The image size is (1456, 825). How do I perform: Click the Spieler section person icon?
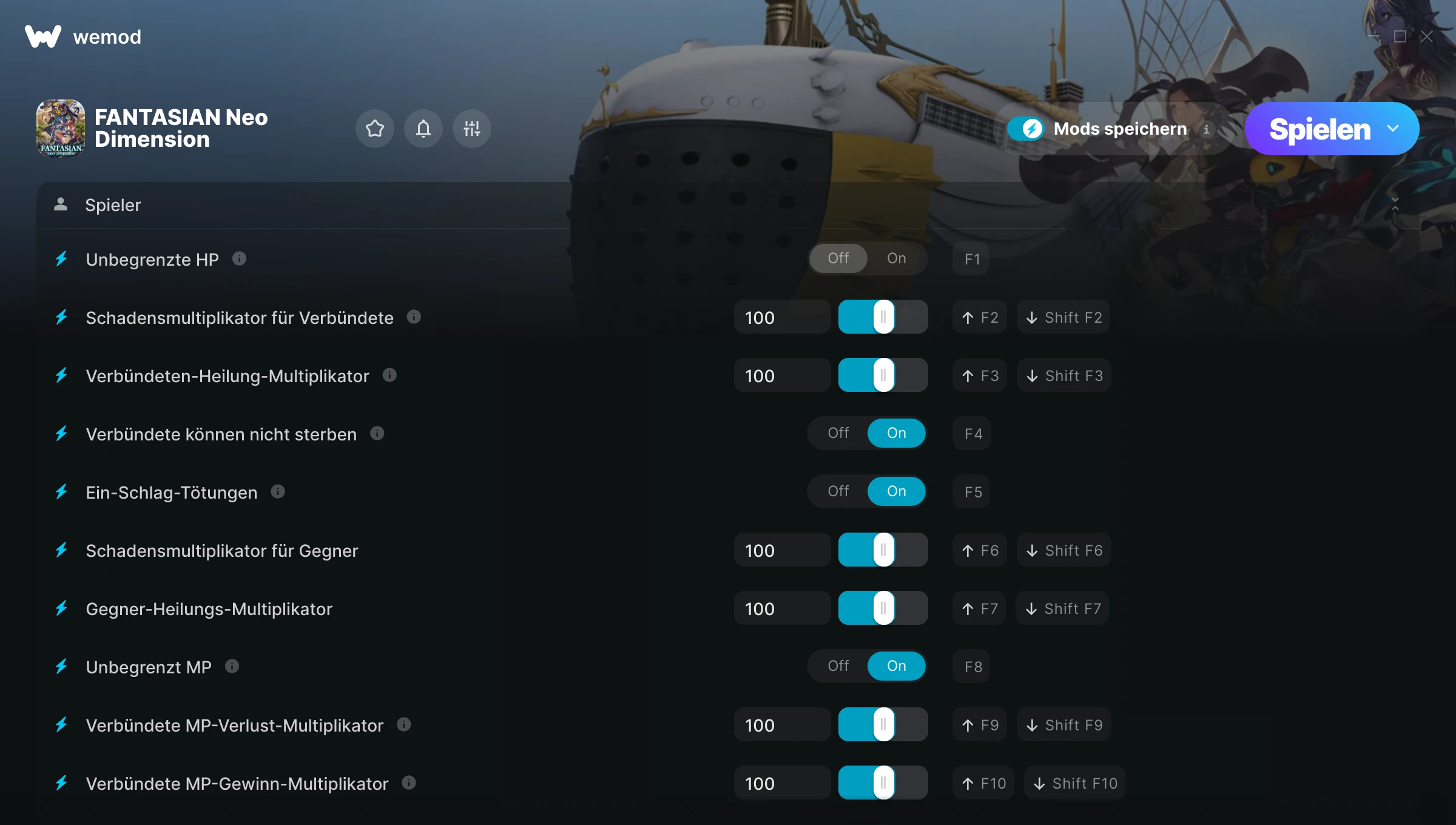61,205
